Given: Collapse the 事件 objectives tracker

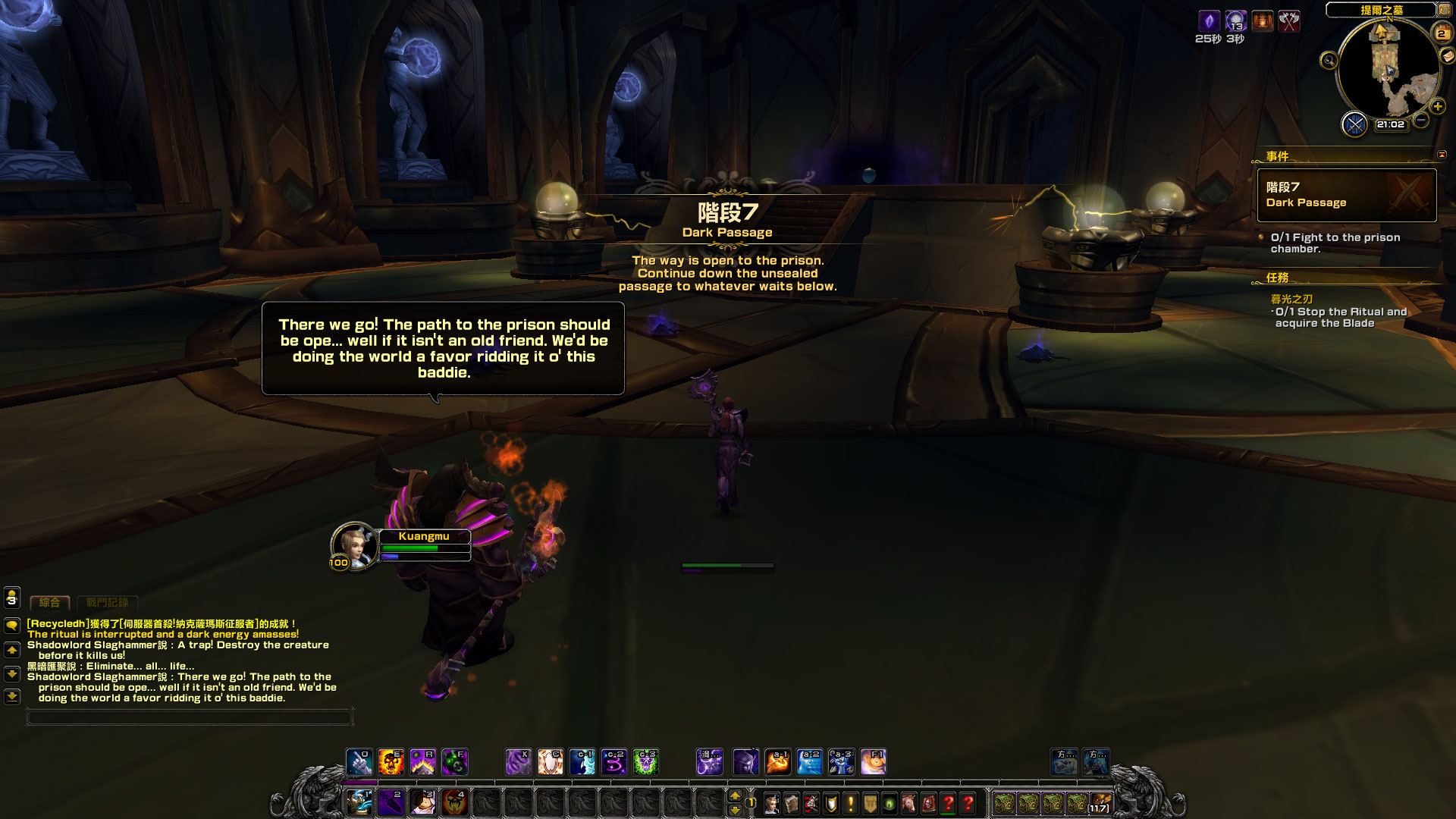Looking at the screenshot, I should [x=1442, y=155].
